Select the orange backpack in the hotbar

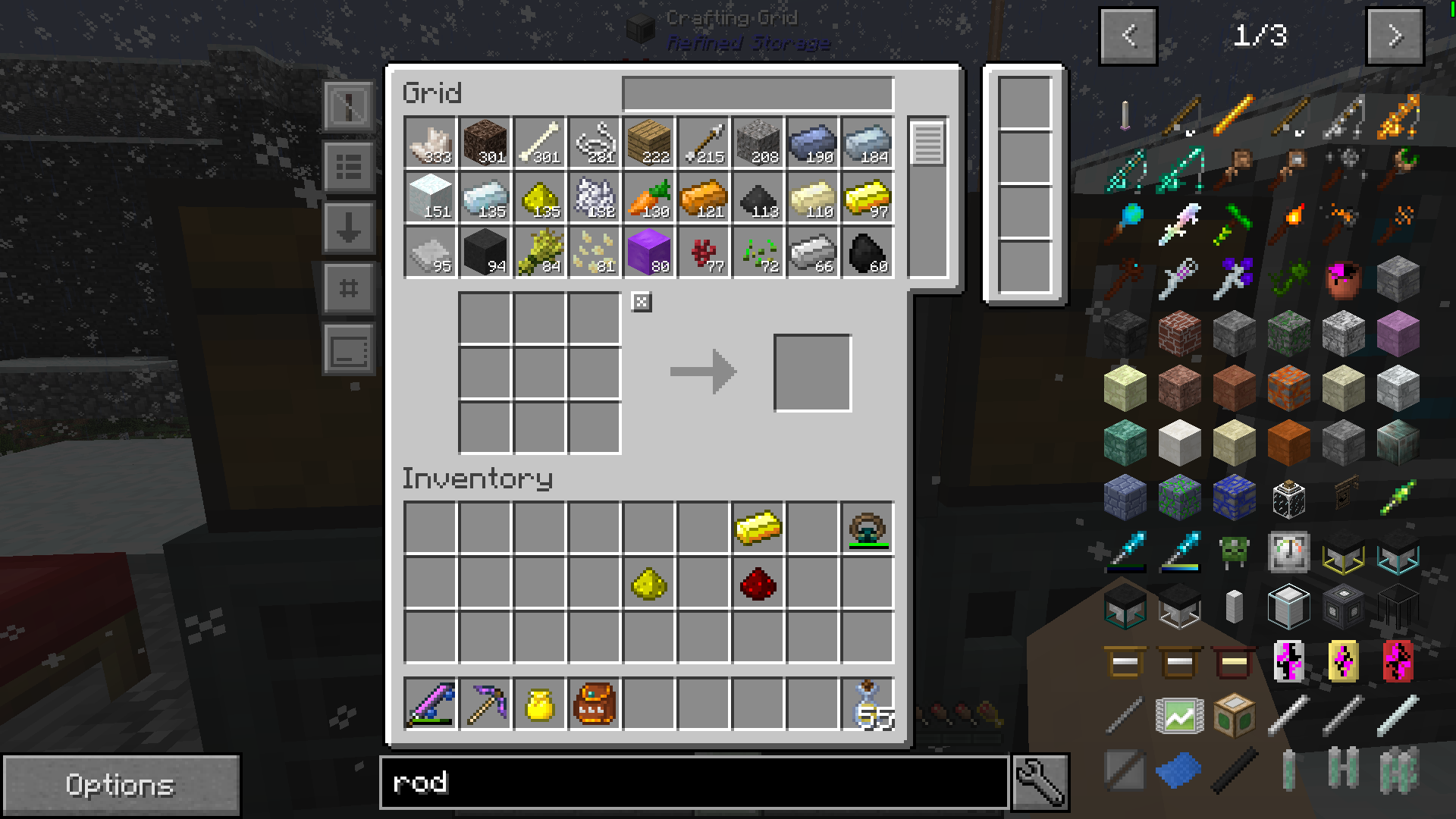point(594,704)
